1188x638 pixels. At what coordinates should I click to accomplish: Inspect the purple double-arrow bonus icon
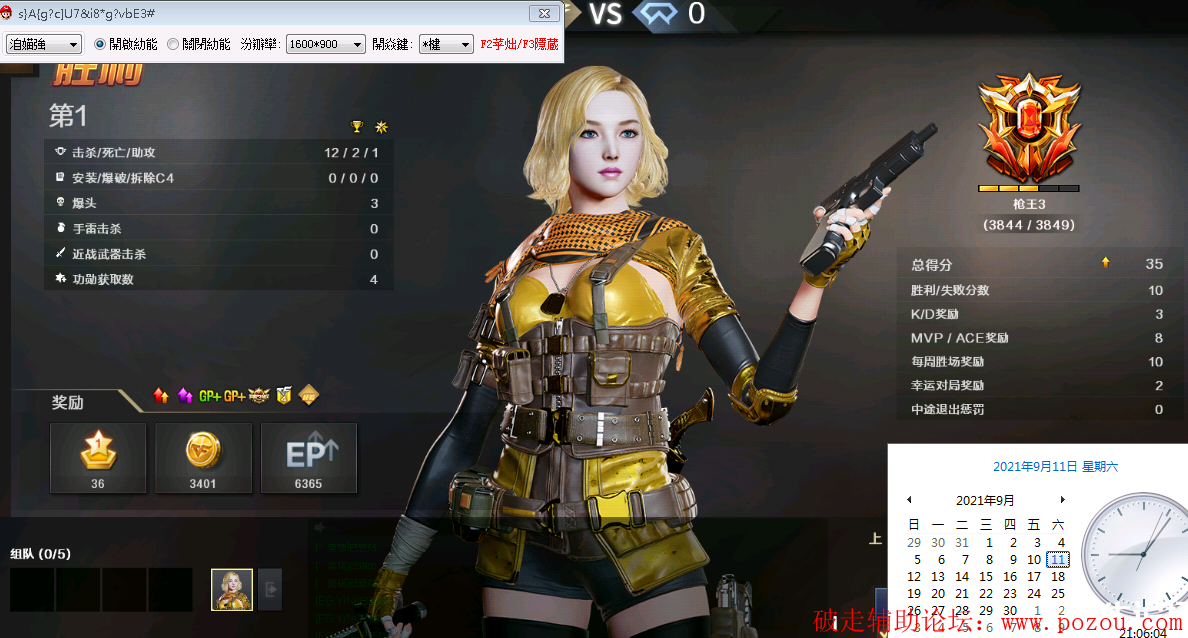pyautogui.click(x=185, y=396)
